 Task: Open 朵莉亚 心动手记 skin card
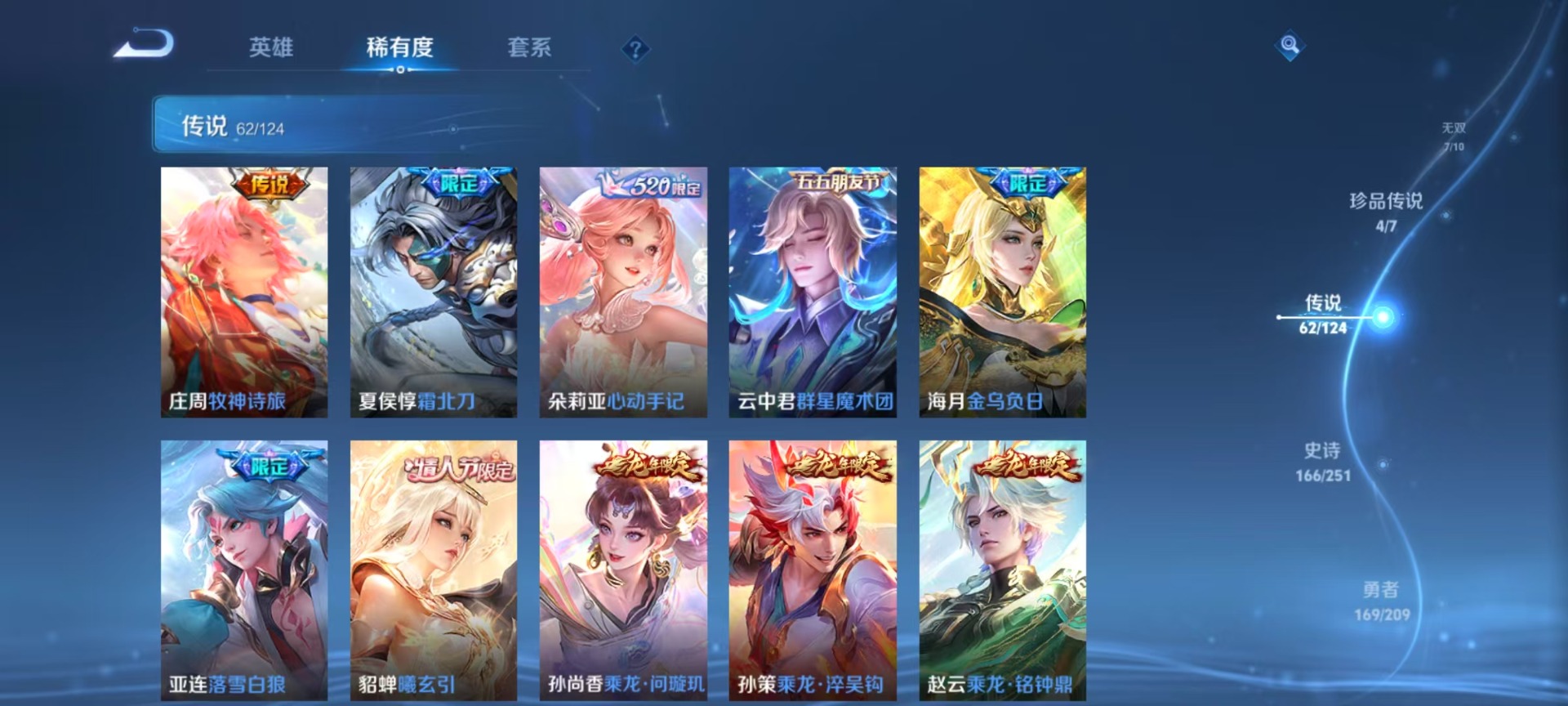623,292
